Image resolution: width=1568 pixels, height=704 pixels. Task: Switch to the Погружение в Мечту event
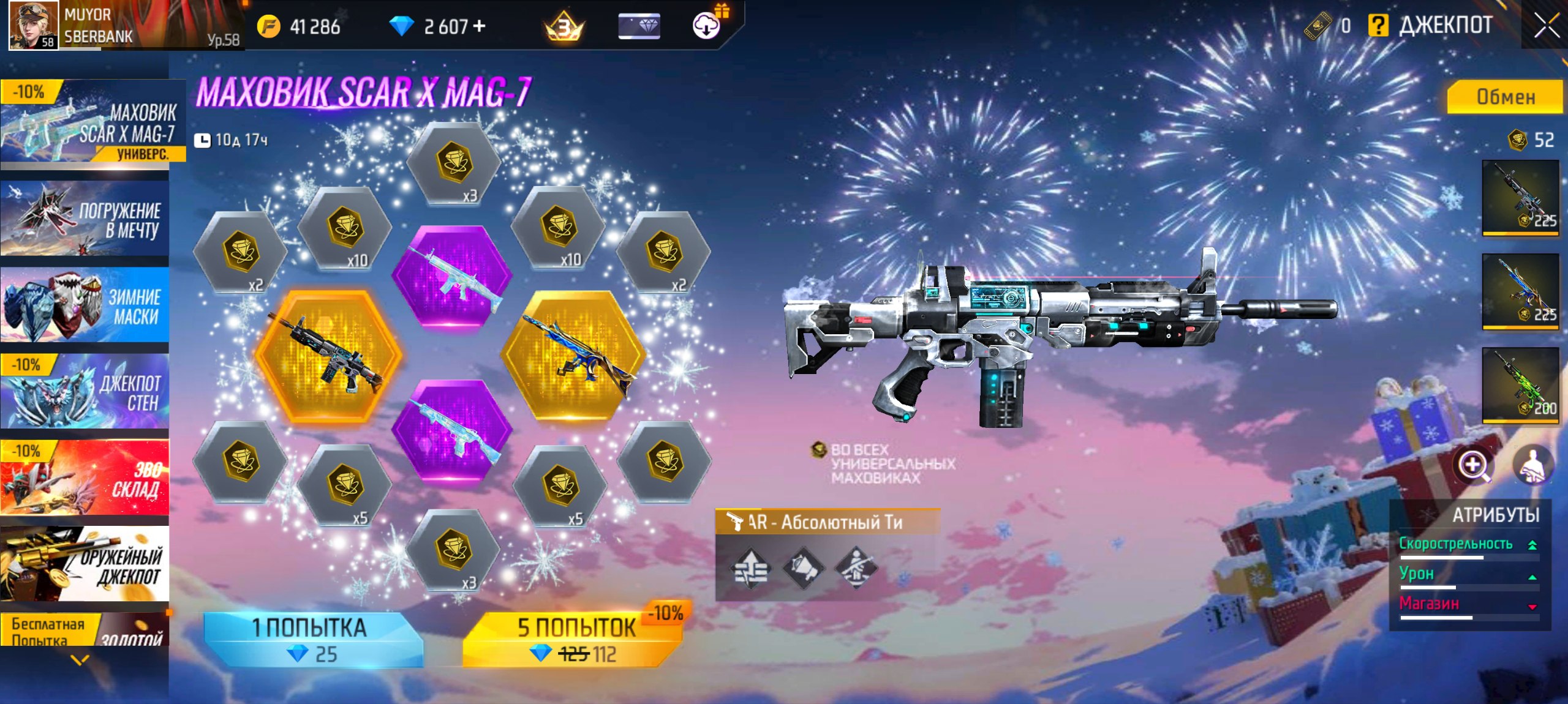click(x=85, y=219)
